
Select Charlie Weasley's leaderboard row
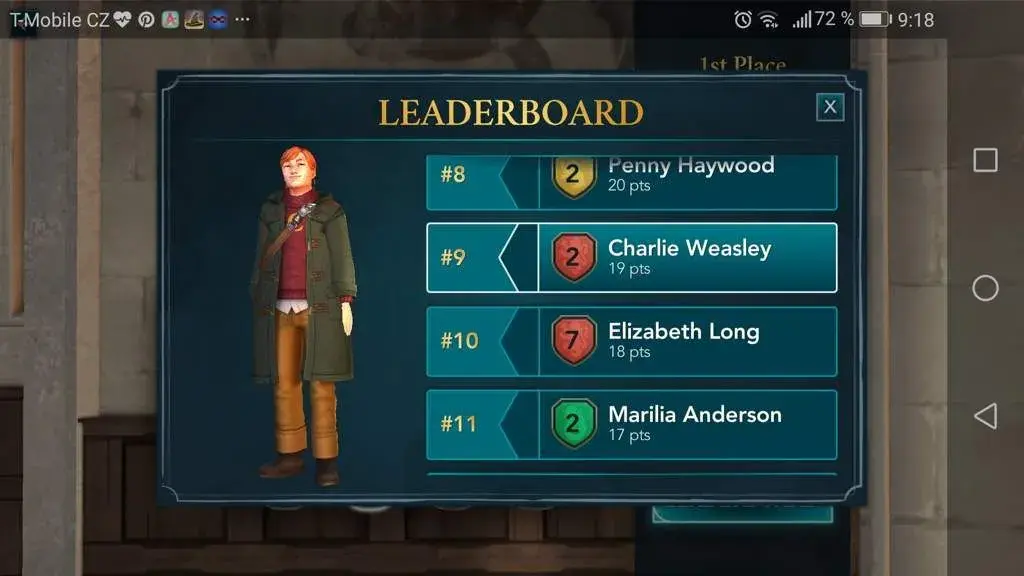[632, 257]
